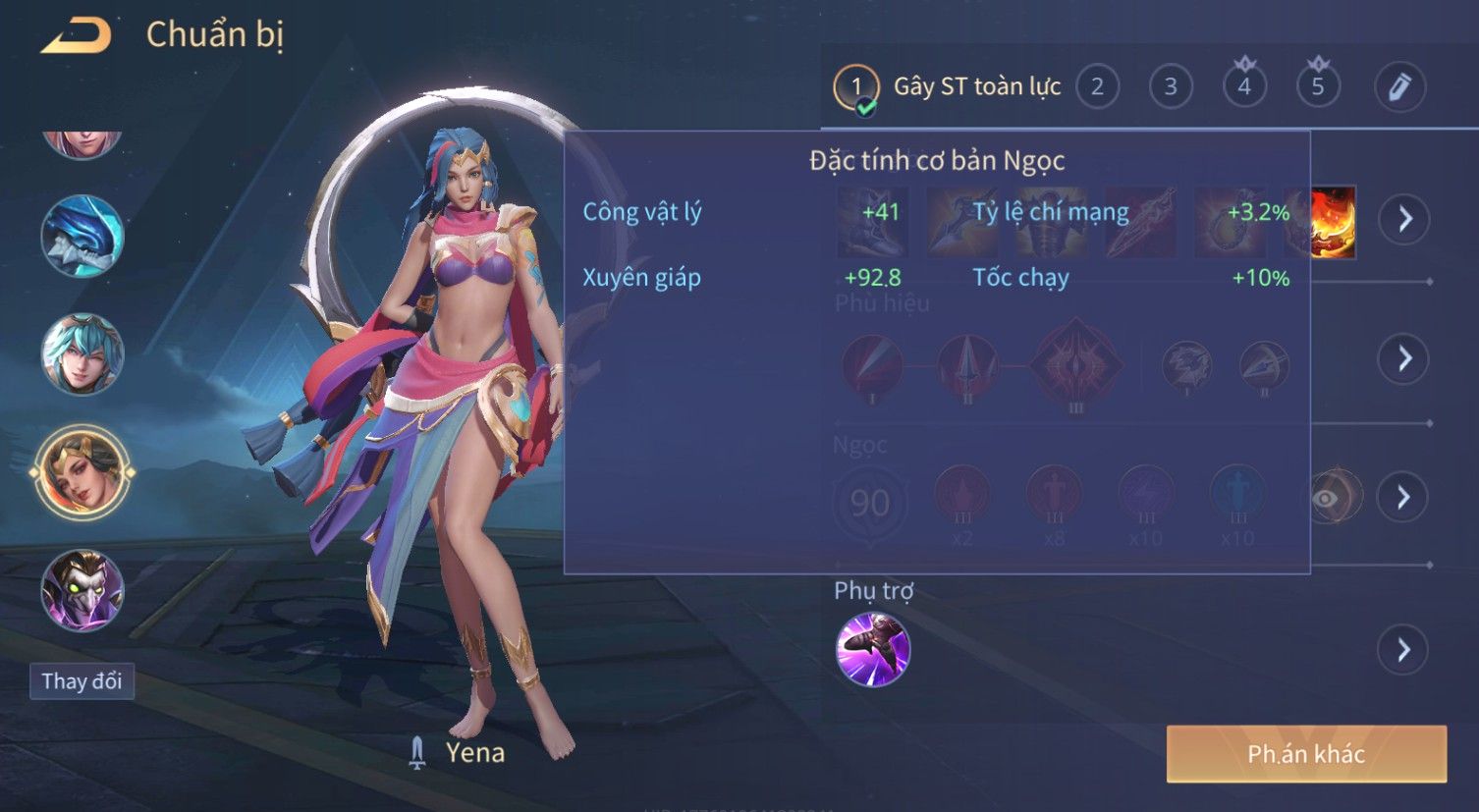Edit loadout name with pencil icon
Image resolution: width=1479 pixels, height=812 pixels.
click(1399, 87)
